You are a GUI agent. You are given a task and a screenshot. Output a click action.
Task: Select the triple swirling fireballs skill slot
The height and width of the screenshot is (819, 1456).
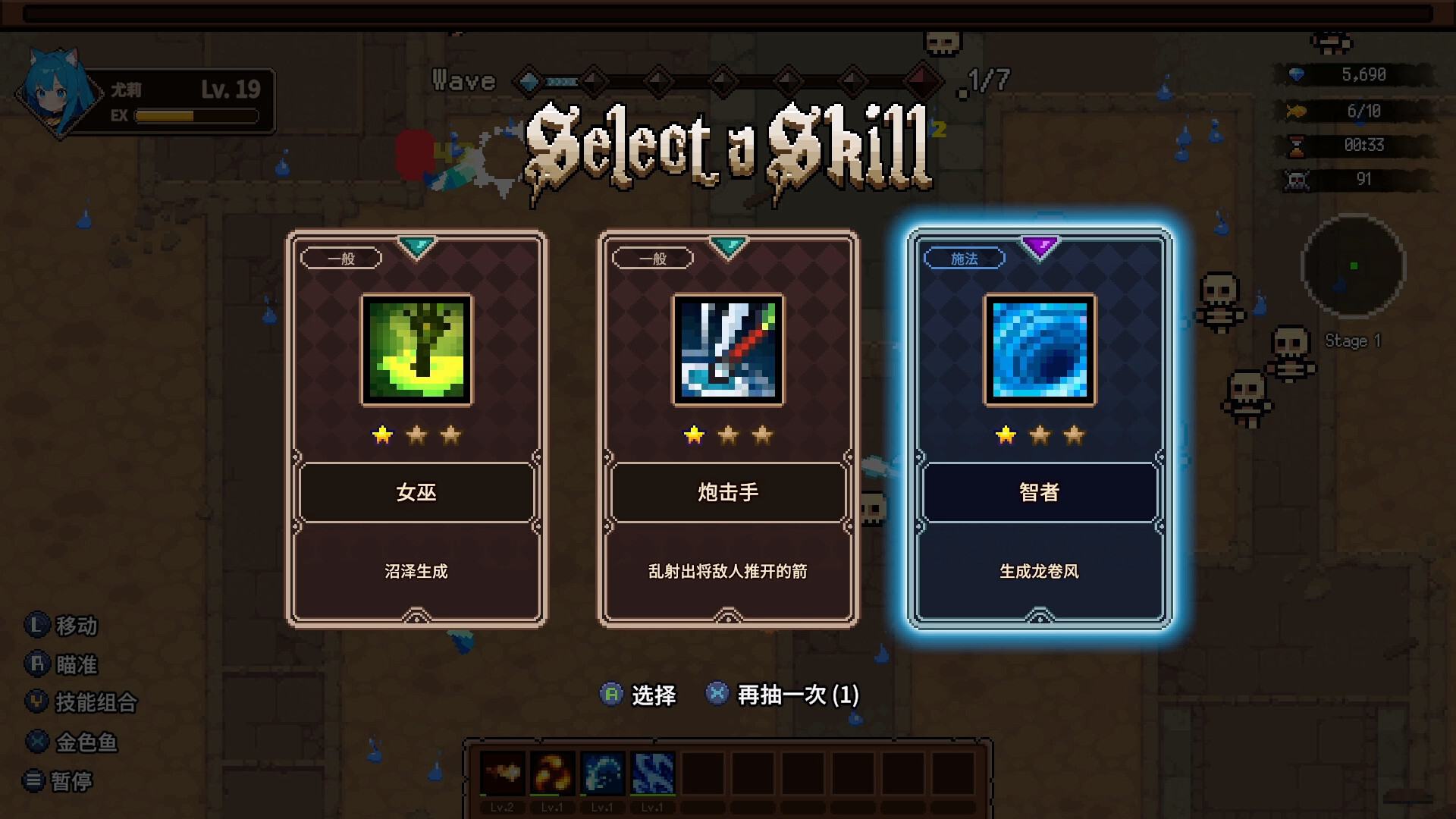552,773
